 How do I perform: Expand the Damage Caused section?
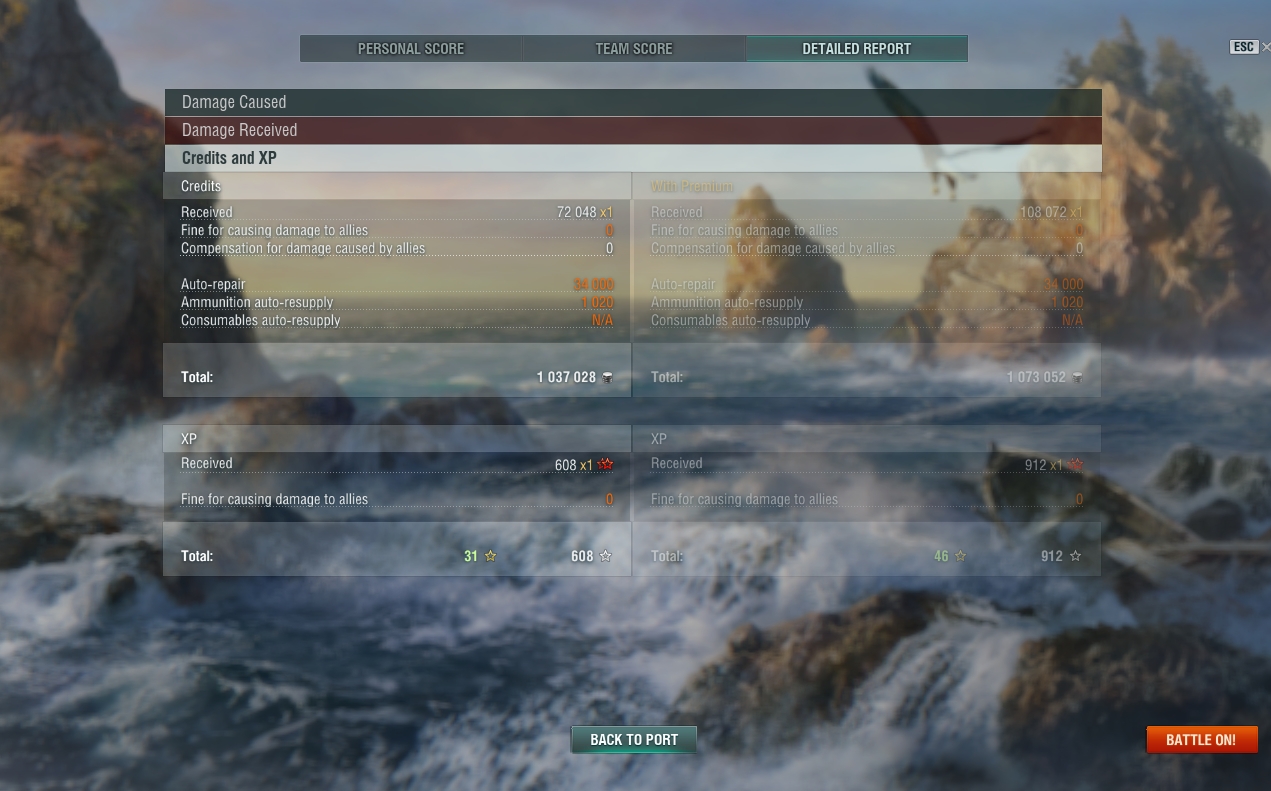pos(632,102)
